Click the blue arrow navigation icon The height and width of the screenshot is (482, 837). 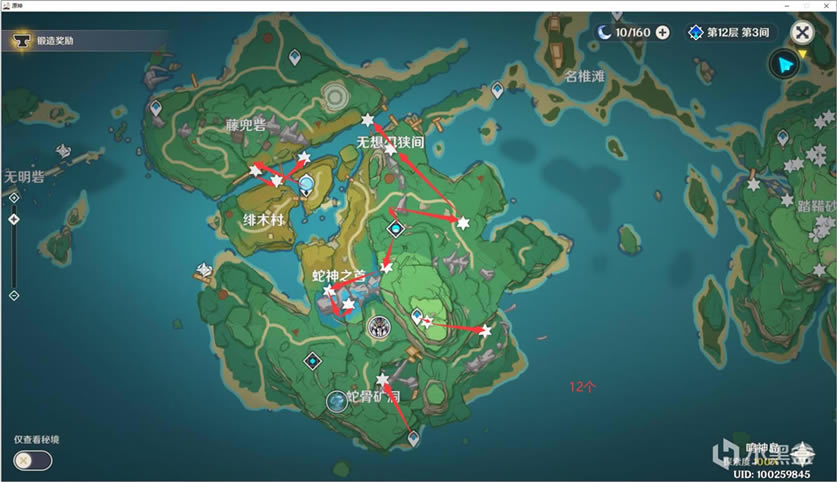point(785,64)
